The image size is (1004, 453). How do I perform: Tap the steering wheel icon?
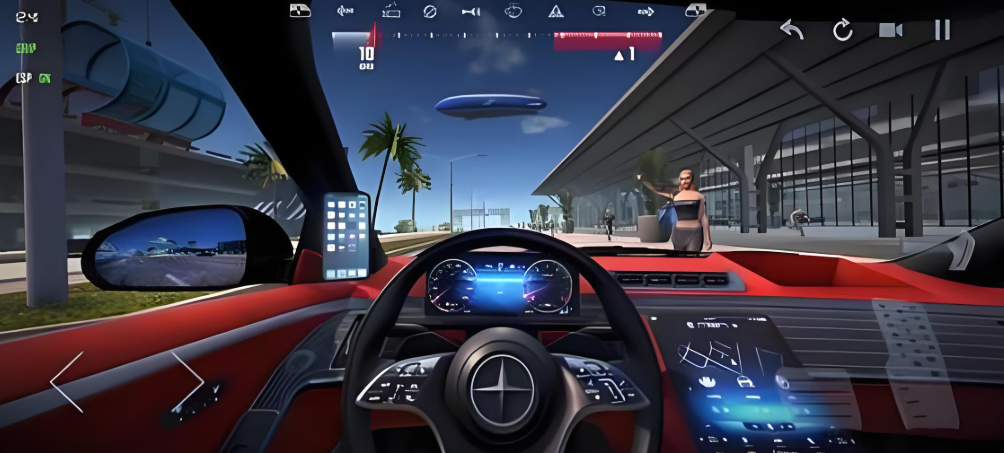pos(515,11)
